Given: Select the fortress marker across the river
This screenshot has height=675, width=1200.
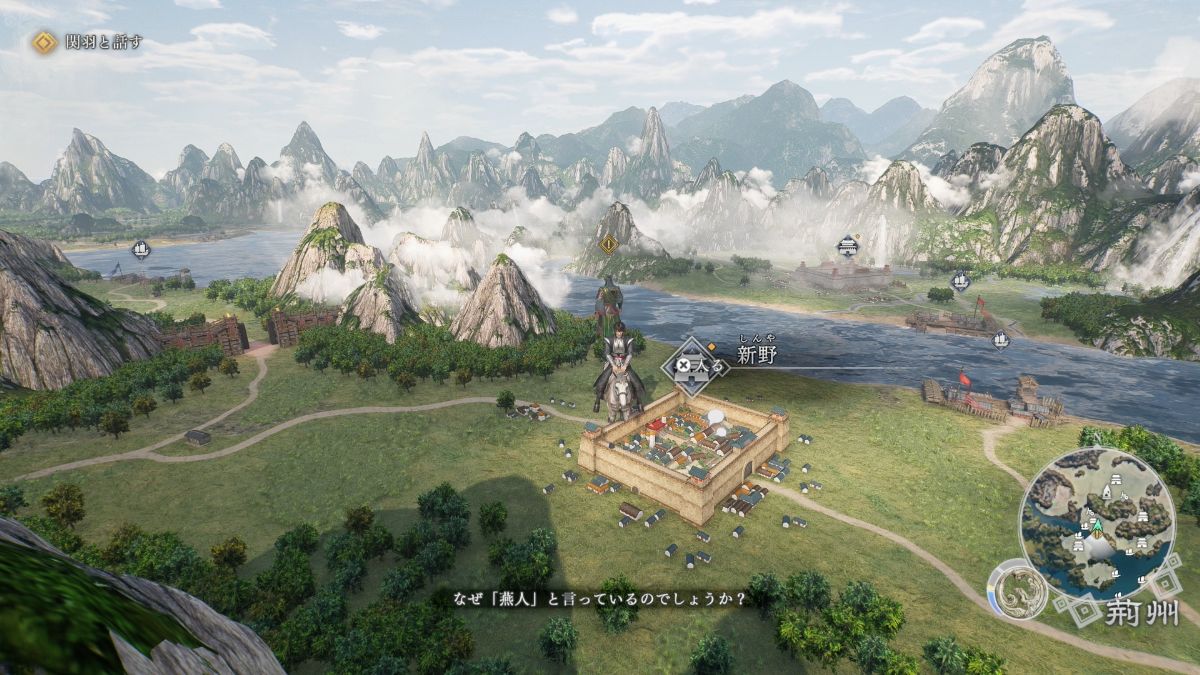Looking at the screenshot, I should coord(848,244).
